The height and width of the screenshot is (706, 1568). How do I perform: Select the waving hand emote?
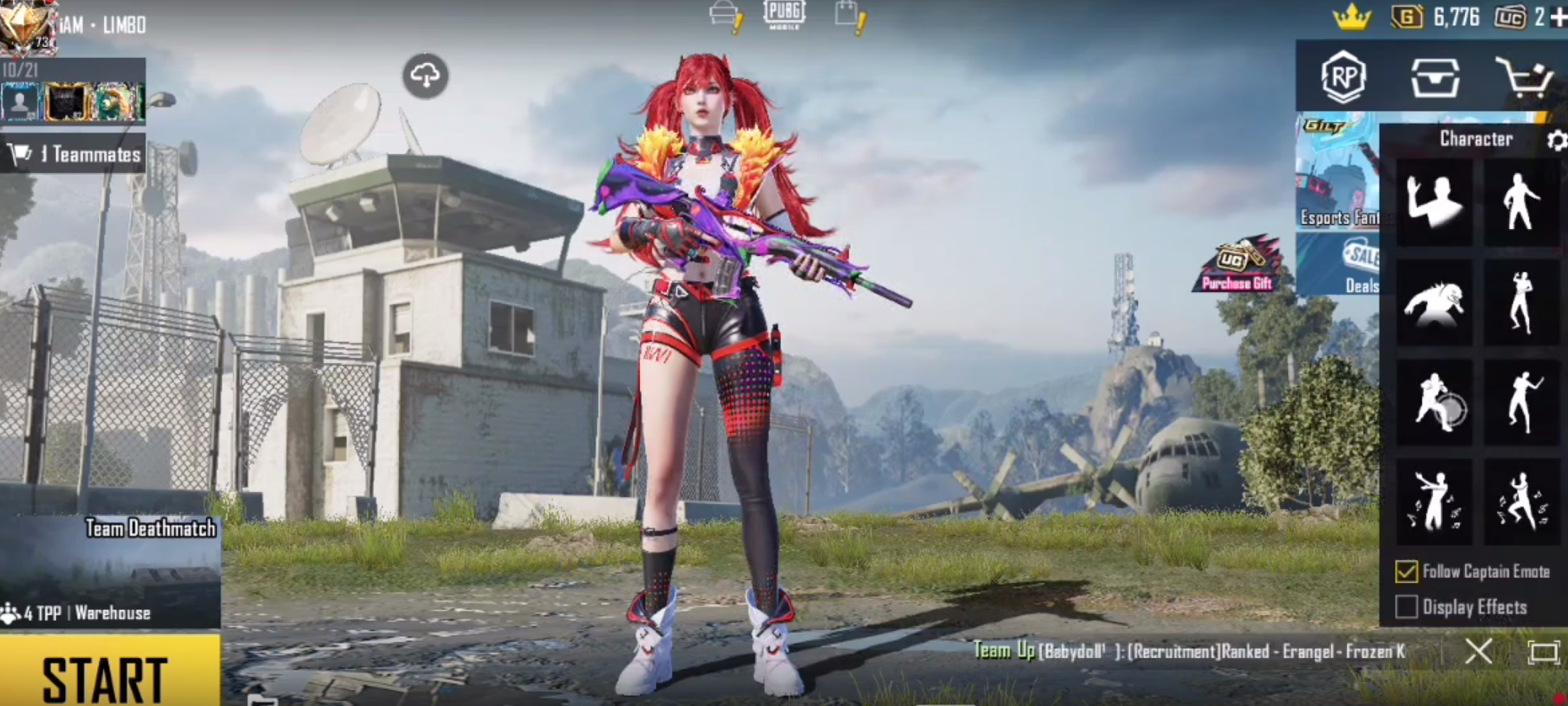coord(1434,203)
